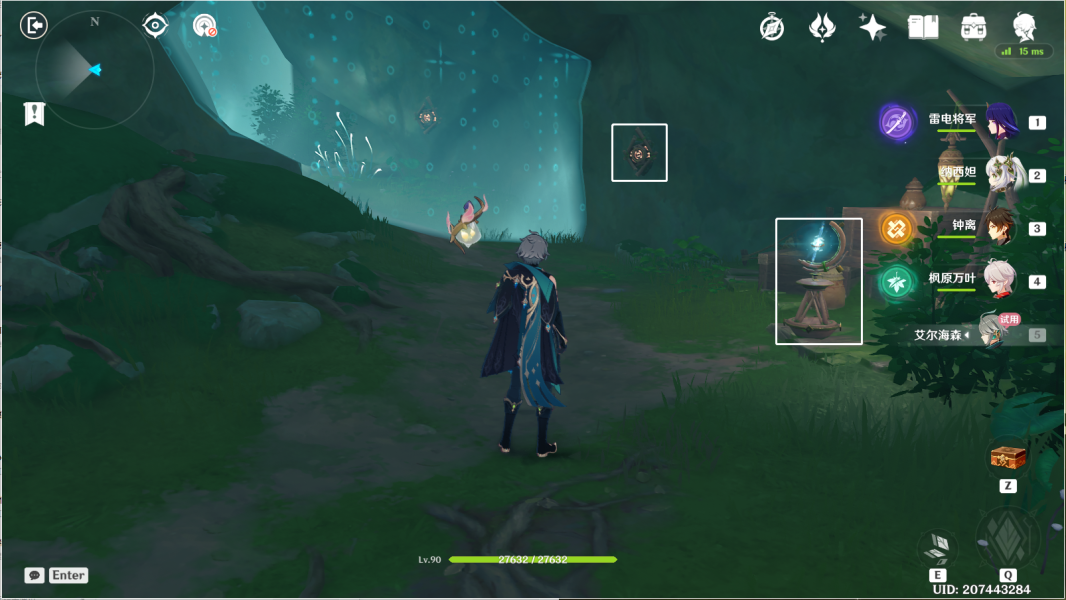Viewport: 1066px width, 600px height.
Task: Open the compass icon in top bar
Action: pyautogui.click(x=772, y=27)
